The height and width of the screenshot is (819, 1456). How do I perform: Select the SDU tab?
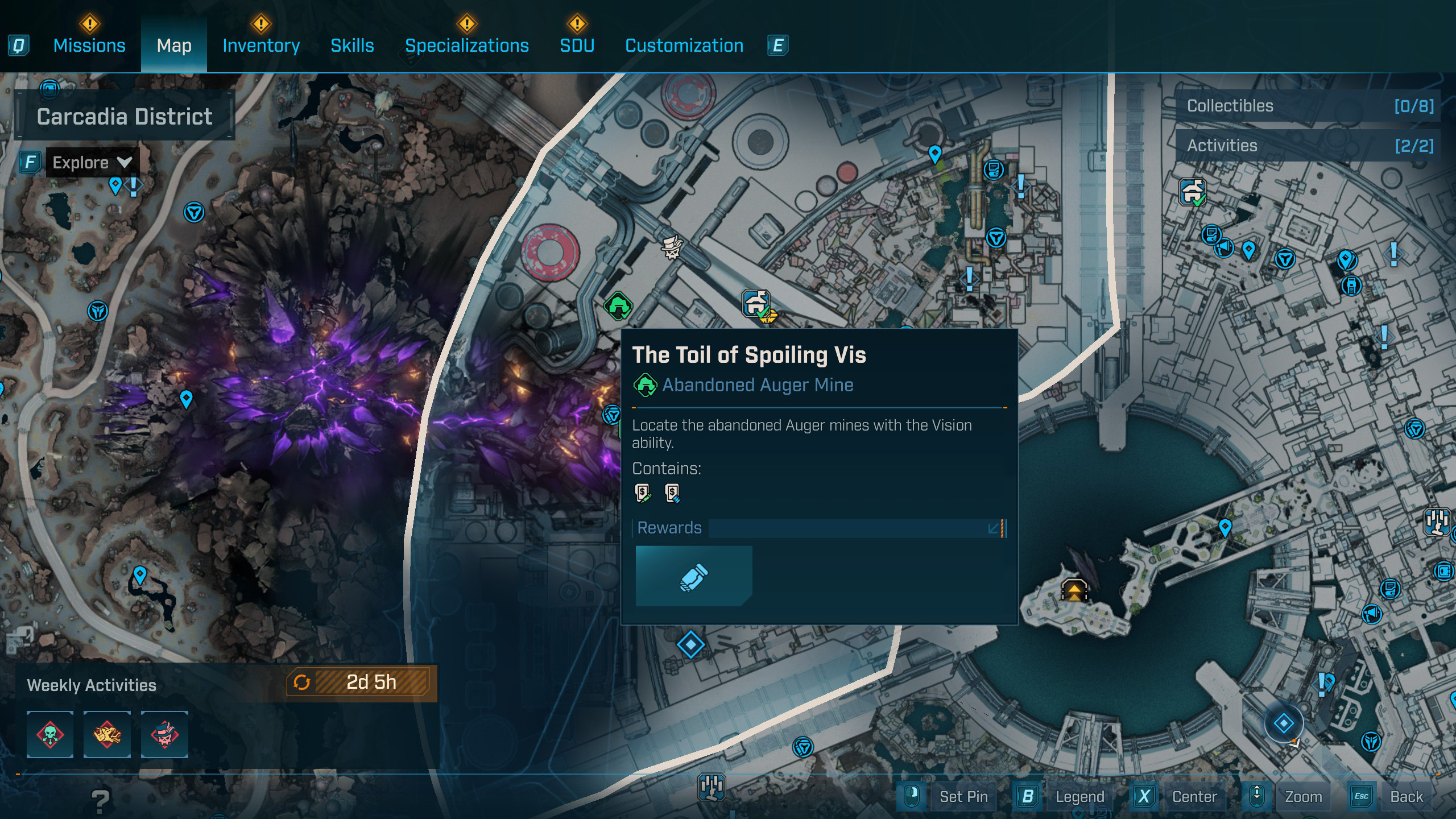tap(577, 45)
